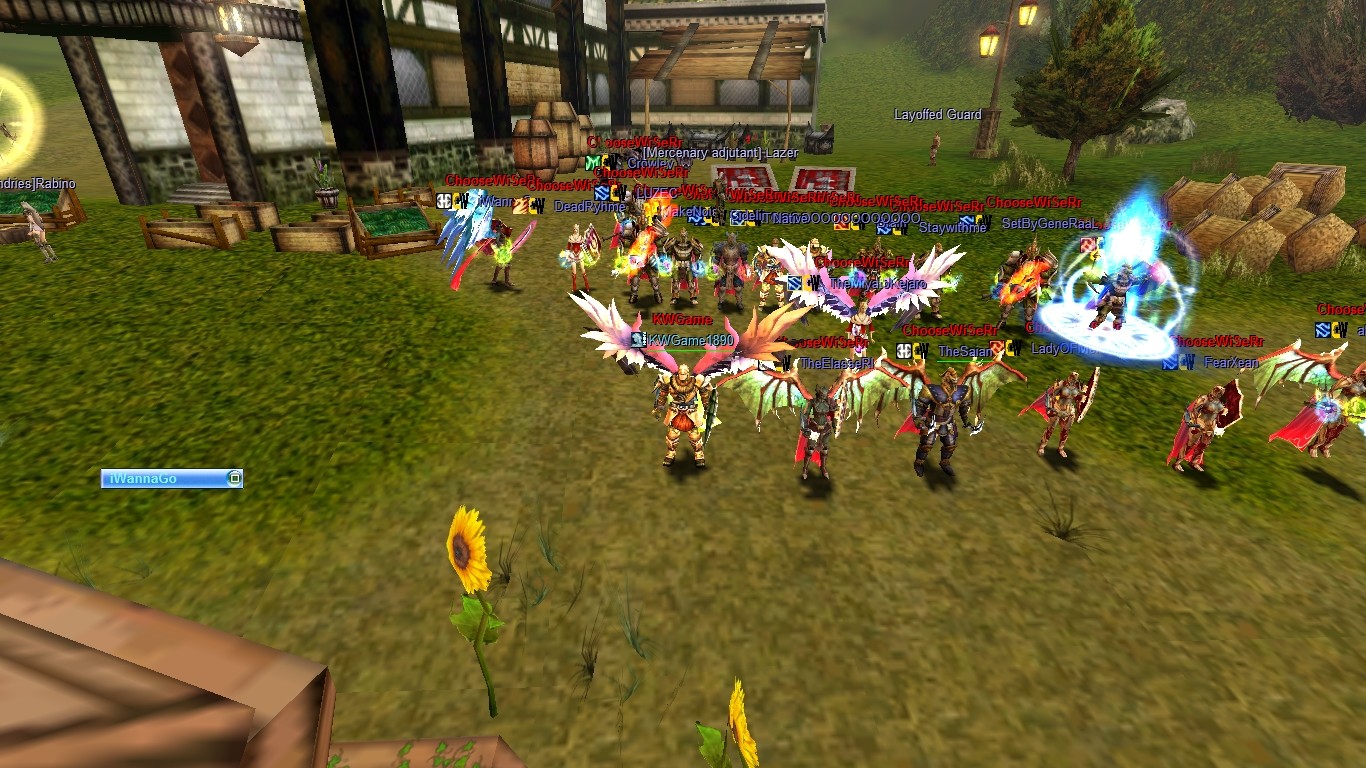Image resolution: width=1366 pixels, height=768 pixels.
Task: Click the square button on the iWannaGo bar
Action: [x=234, y=479]
